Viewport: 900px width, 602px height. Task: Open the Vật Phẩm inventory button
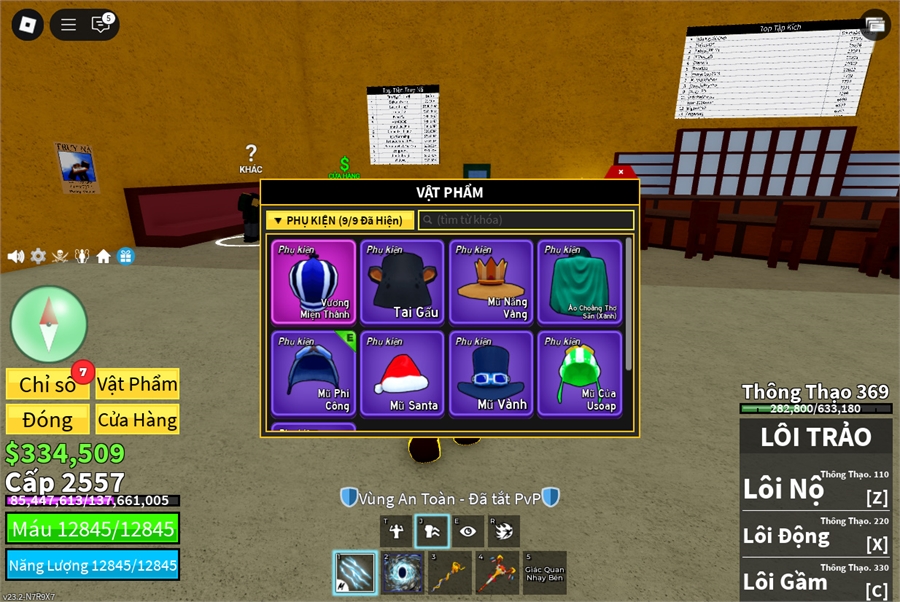137,384
